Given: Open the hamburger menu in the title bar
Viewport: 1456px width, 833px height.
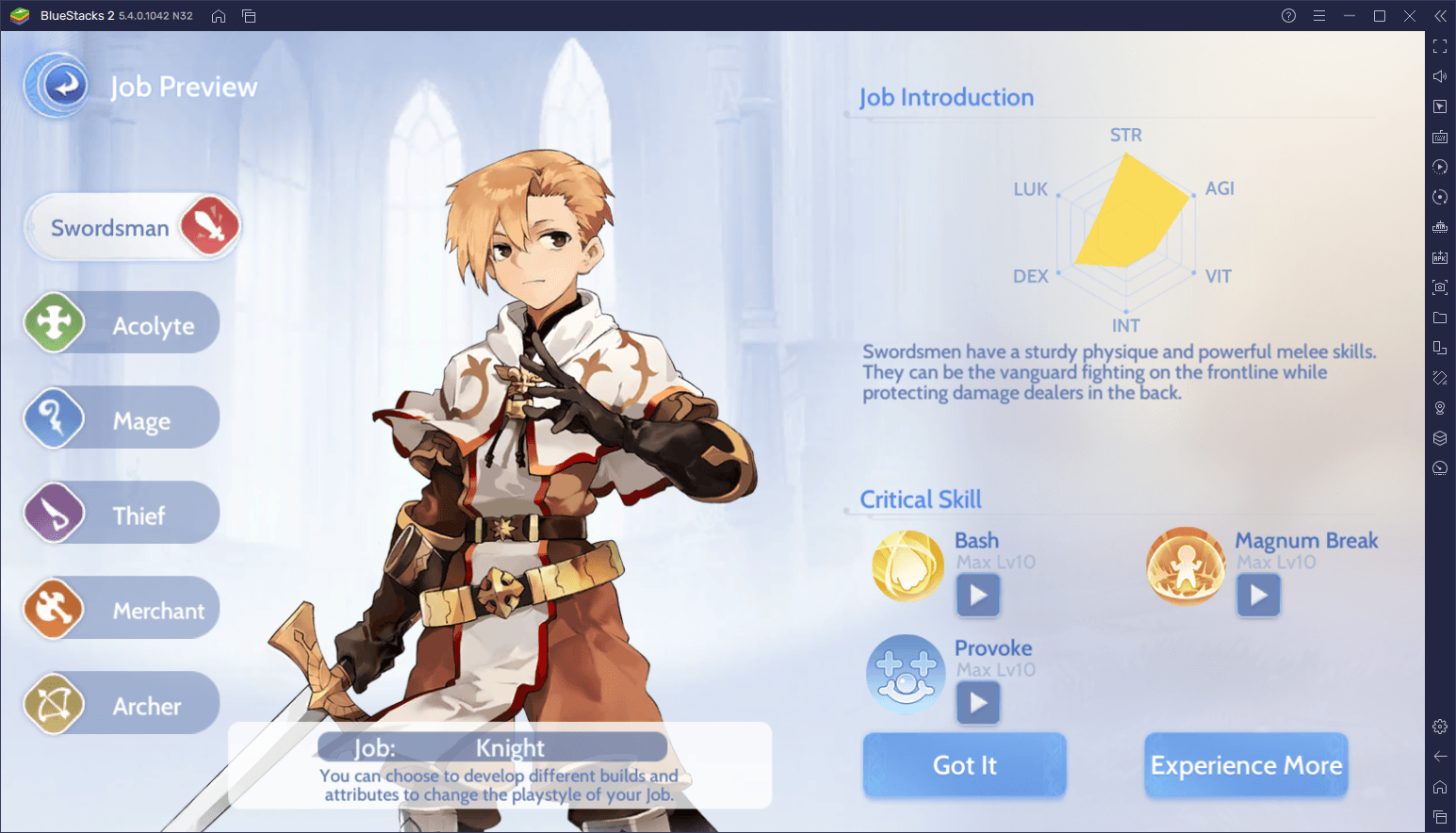Looking at the screenshot, I should (x=1319, y=15).
